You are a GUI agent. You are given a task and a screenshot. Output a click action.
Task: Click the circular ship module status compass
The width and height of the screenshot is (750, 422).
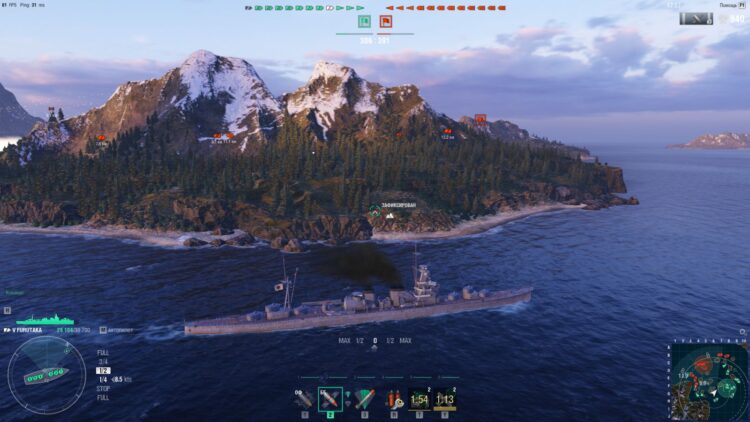point(46,374)
